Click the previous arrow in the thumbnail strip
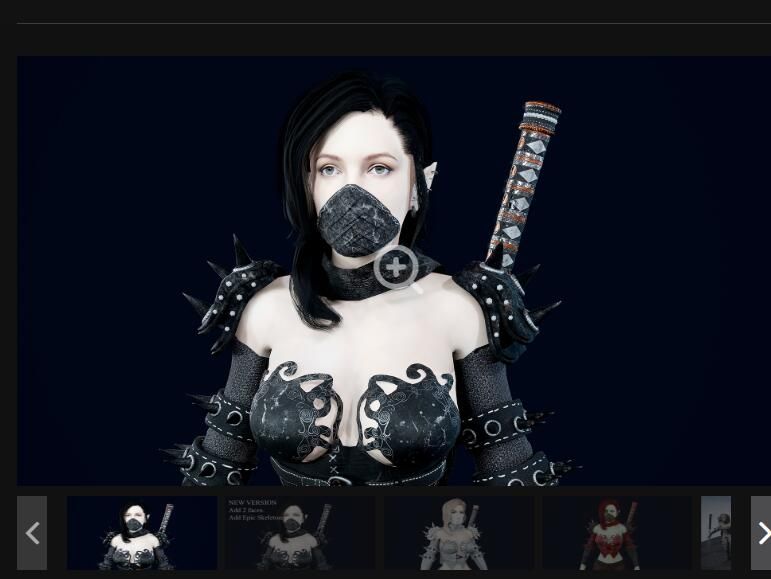 click(x=32, y=533)
